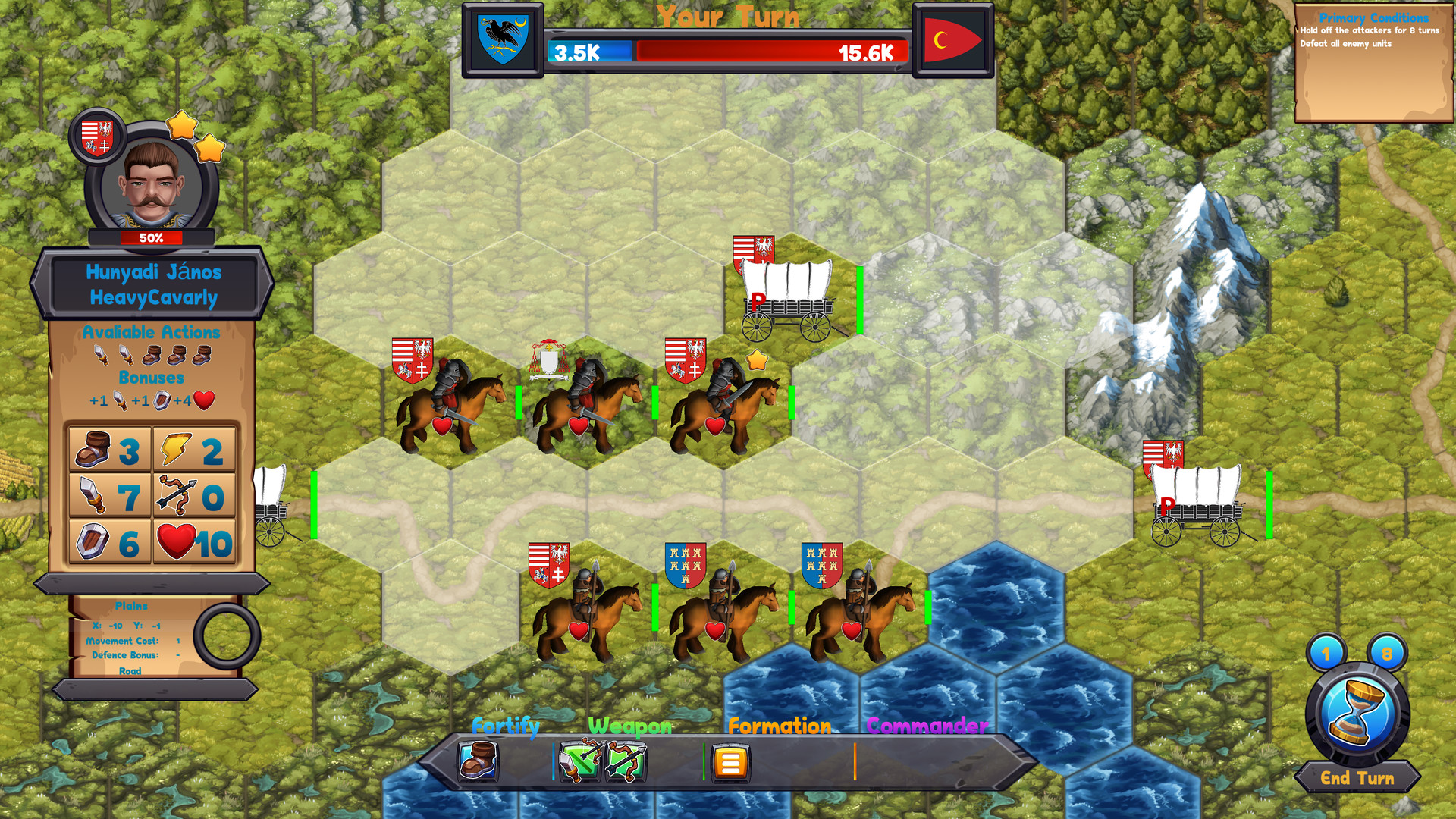Toggle the blue raven banner shield
1456x819 pixels.
coord(503,38)
